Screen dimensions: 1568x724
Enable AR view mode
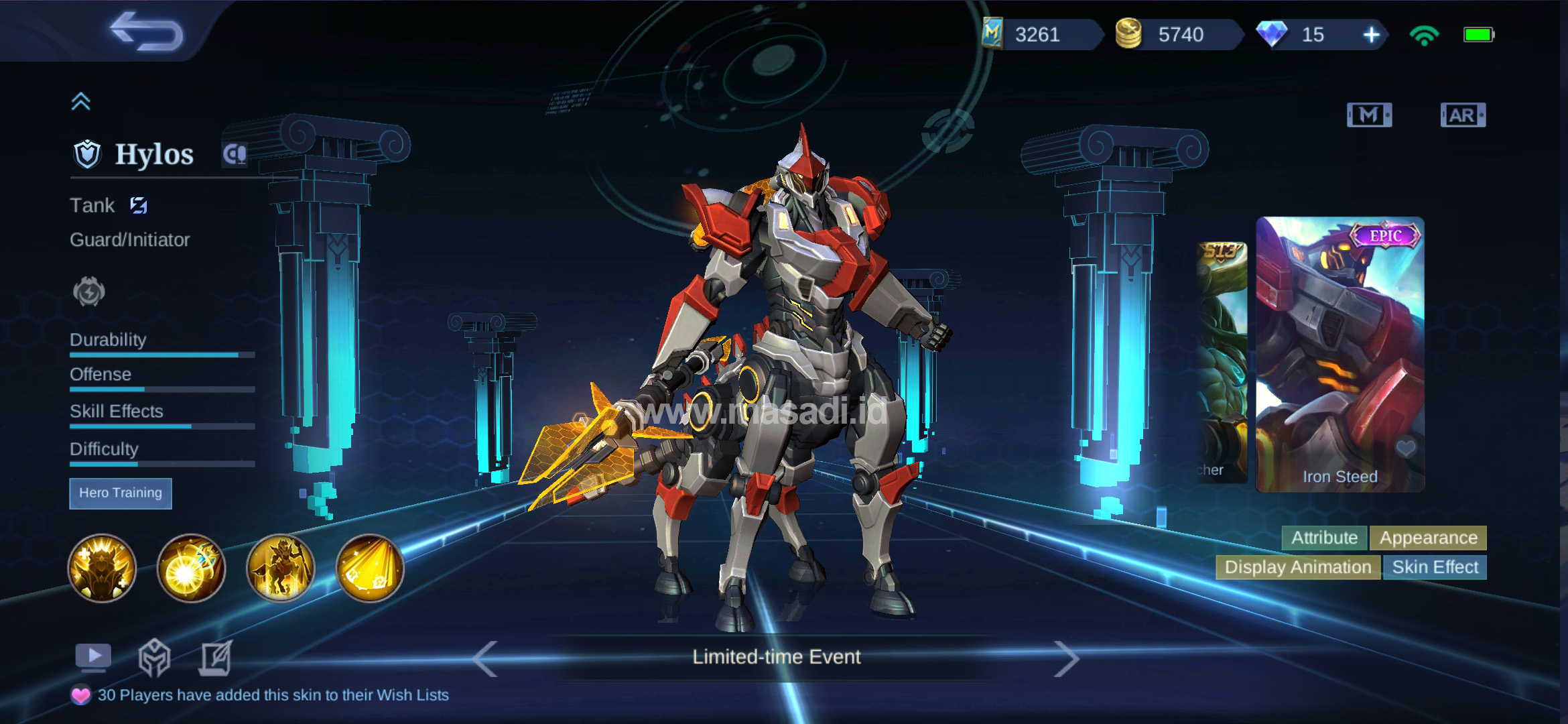coord(1463,115)
